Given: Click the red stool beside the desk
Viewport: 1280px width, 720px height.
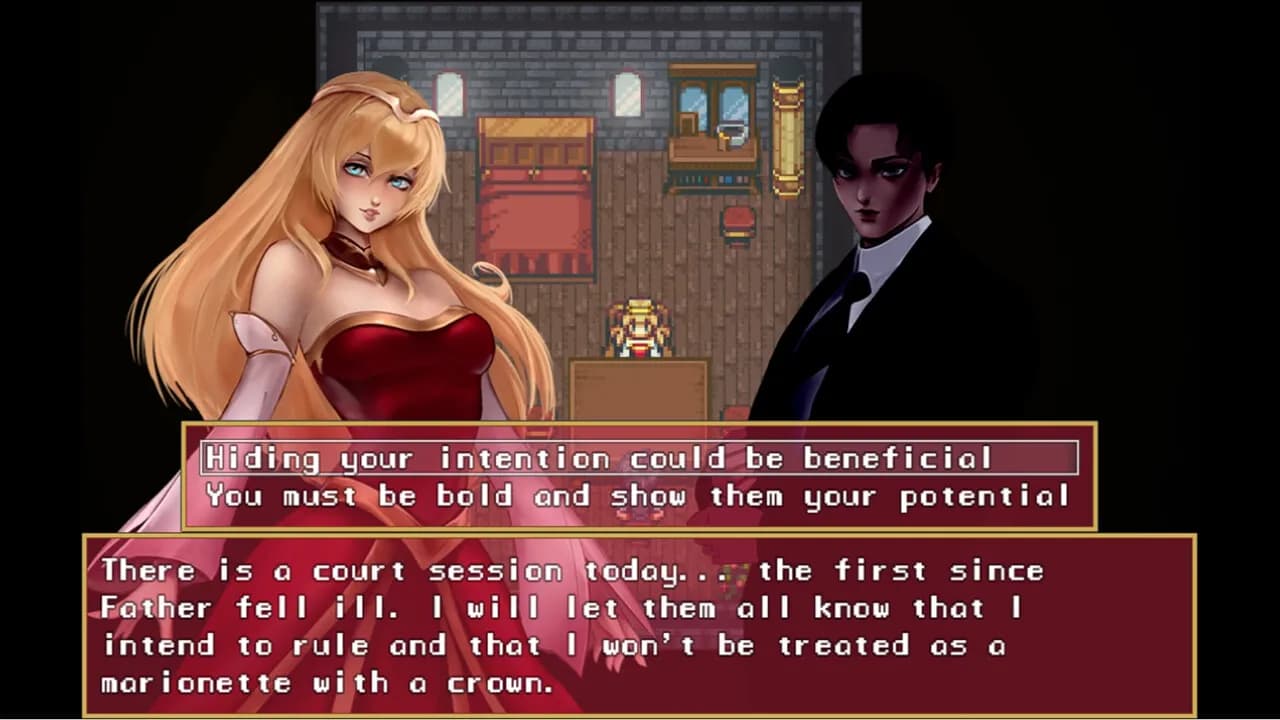Looking at the screenshot, I should click(x=737, y=222).
